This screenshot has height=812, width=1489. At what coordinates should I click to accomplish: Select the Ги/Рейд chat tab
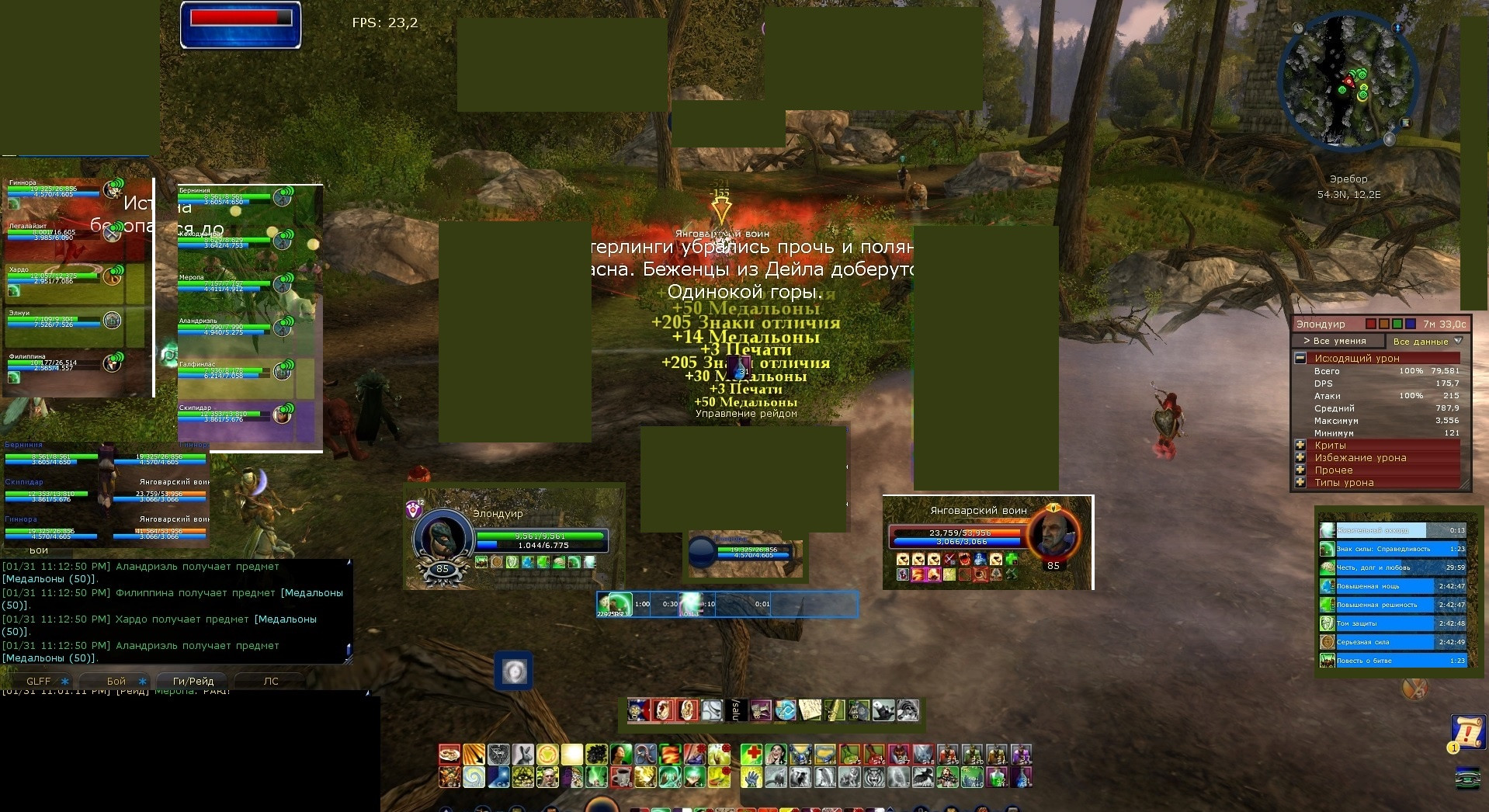193,681
